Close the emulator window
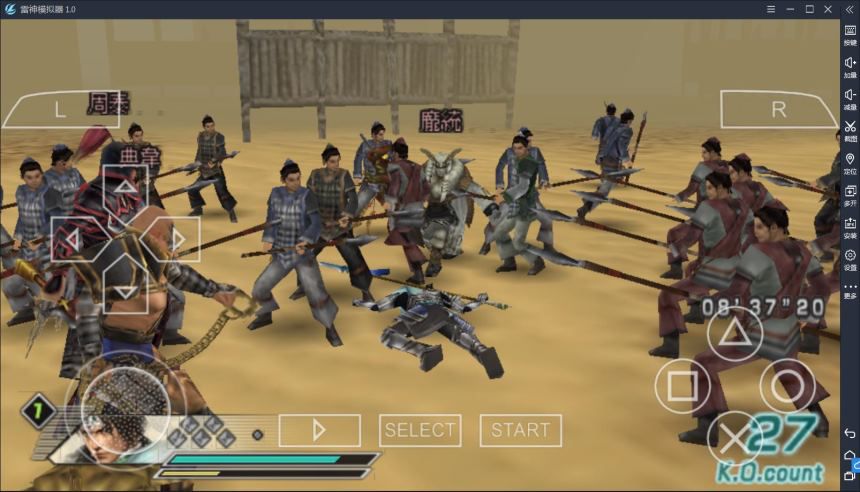The height and width of the screenshot is (492, 860). tap(829, 9)
